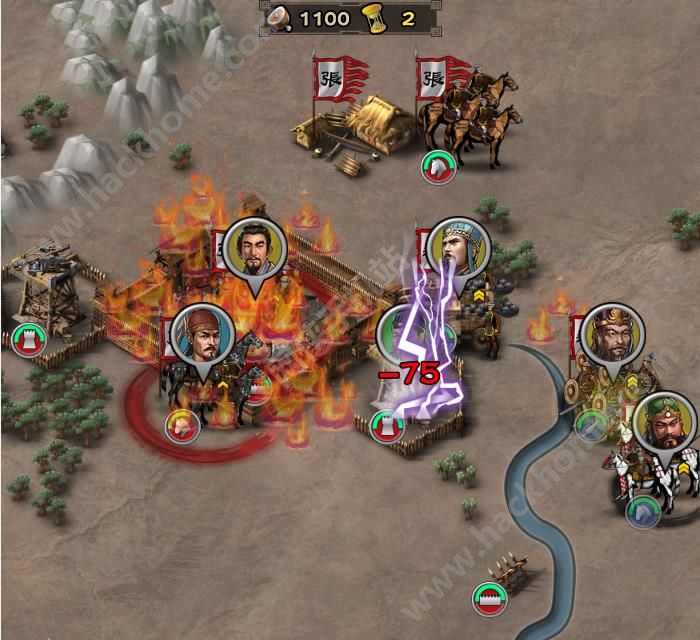The image size is (700, 640).
Task: Select the watchtower's red tower badge
Action: click(x=27, y=340)
